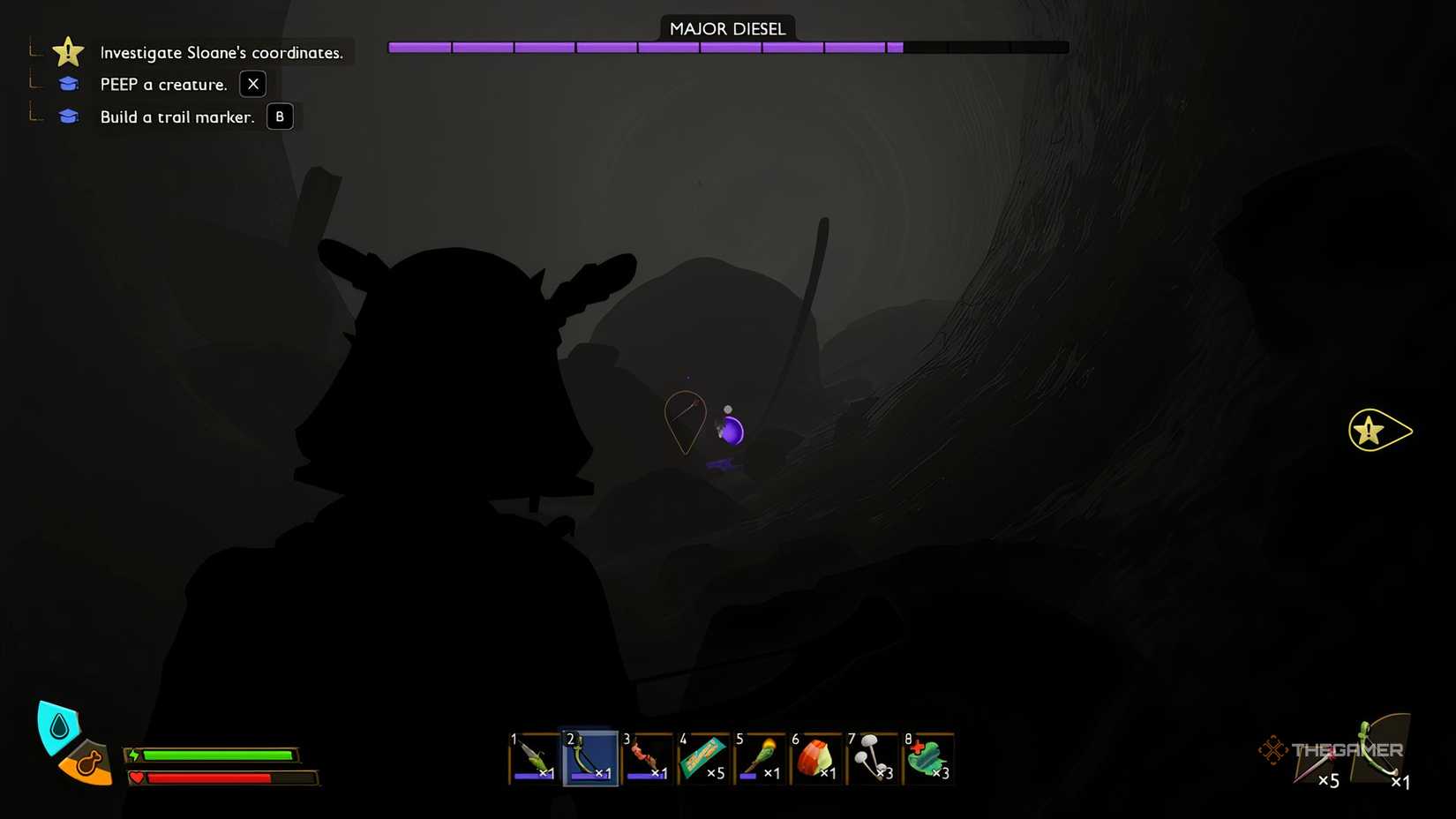Select the lightning stamina icon
1456x819 pixels.
(136, 755)
